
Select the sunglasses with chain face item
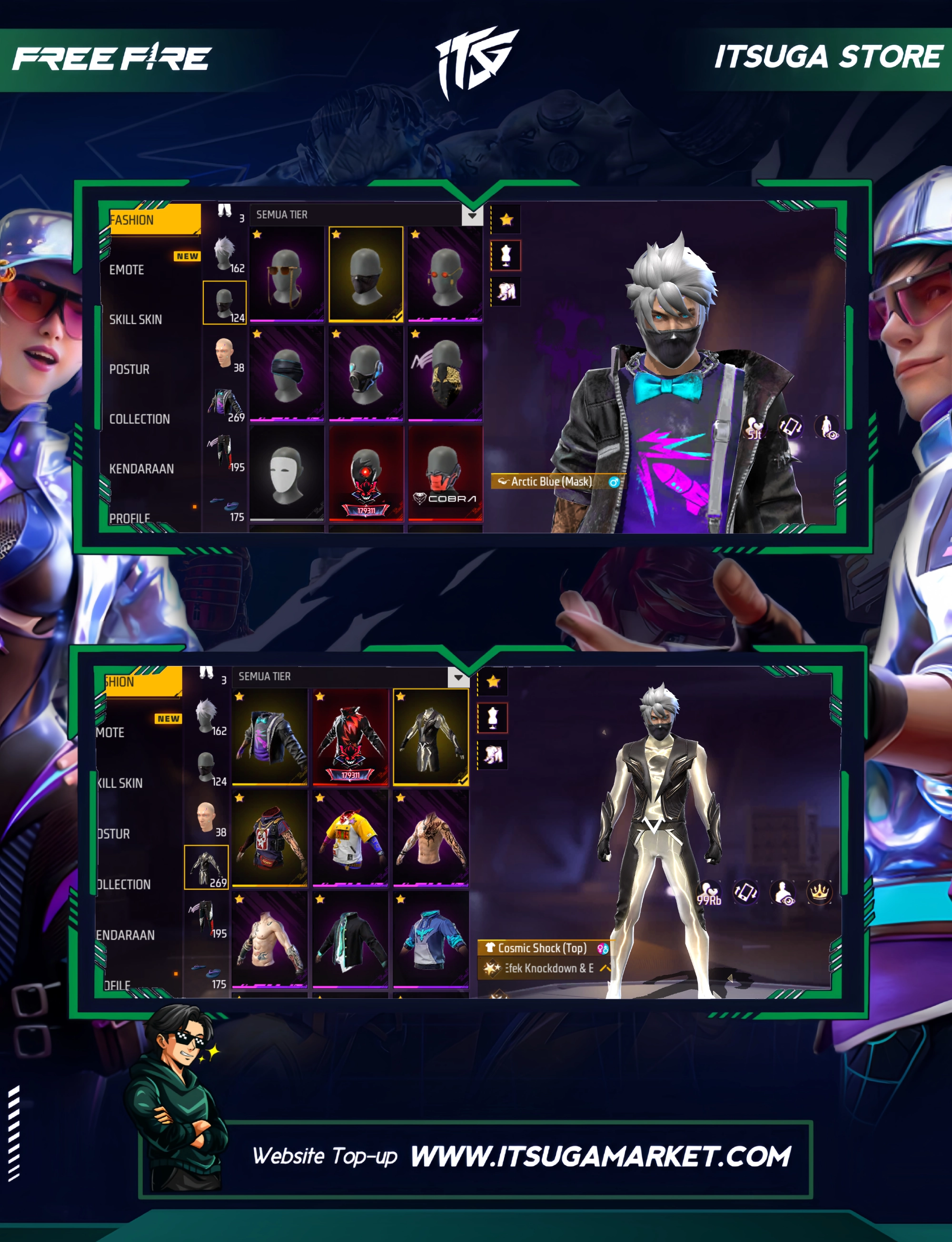(x=287, y=274)
